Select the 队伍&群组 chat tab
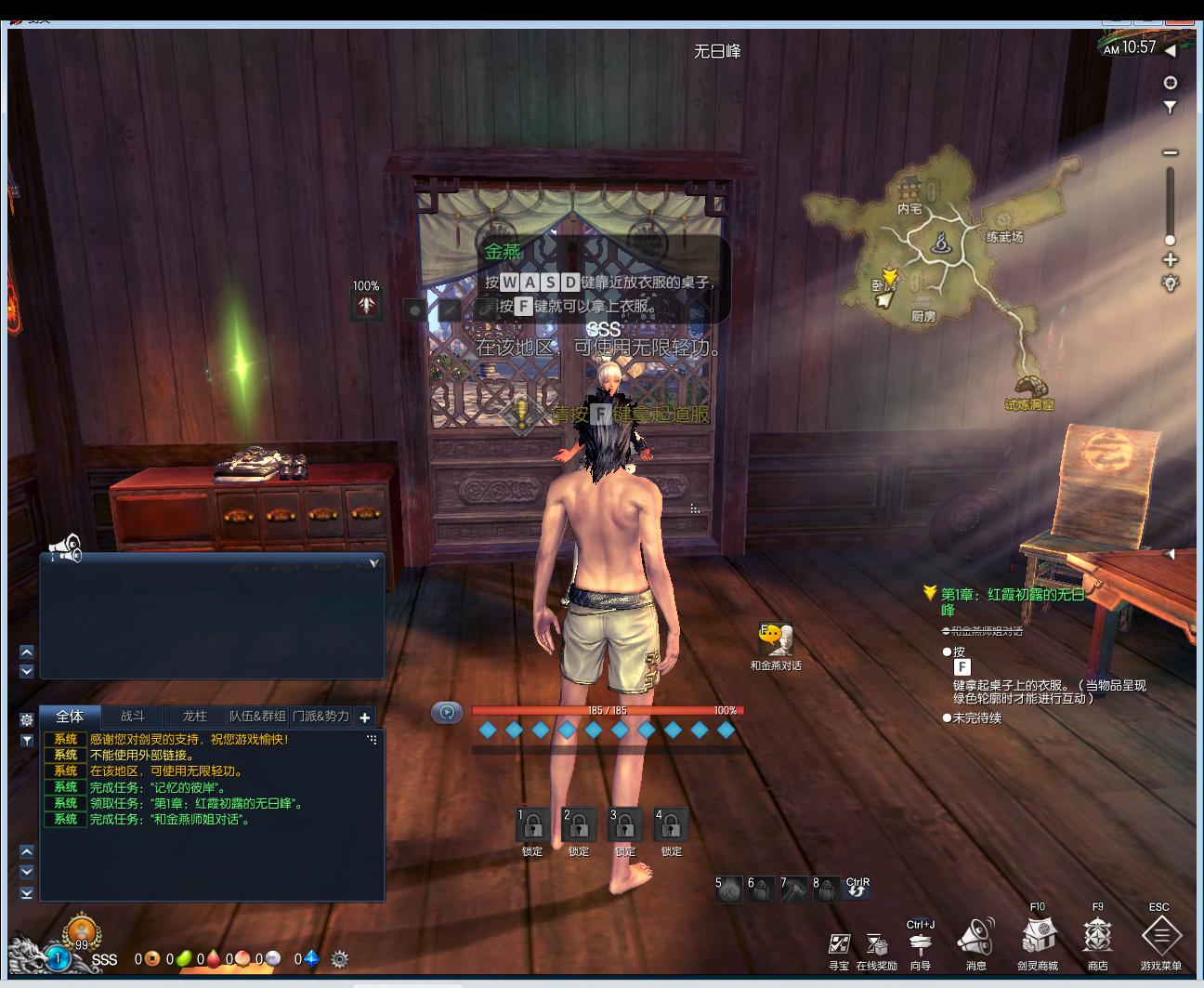Image resolution: width=1204 pixels, height=988 pixels. coord(257,717)
